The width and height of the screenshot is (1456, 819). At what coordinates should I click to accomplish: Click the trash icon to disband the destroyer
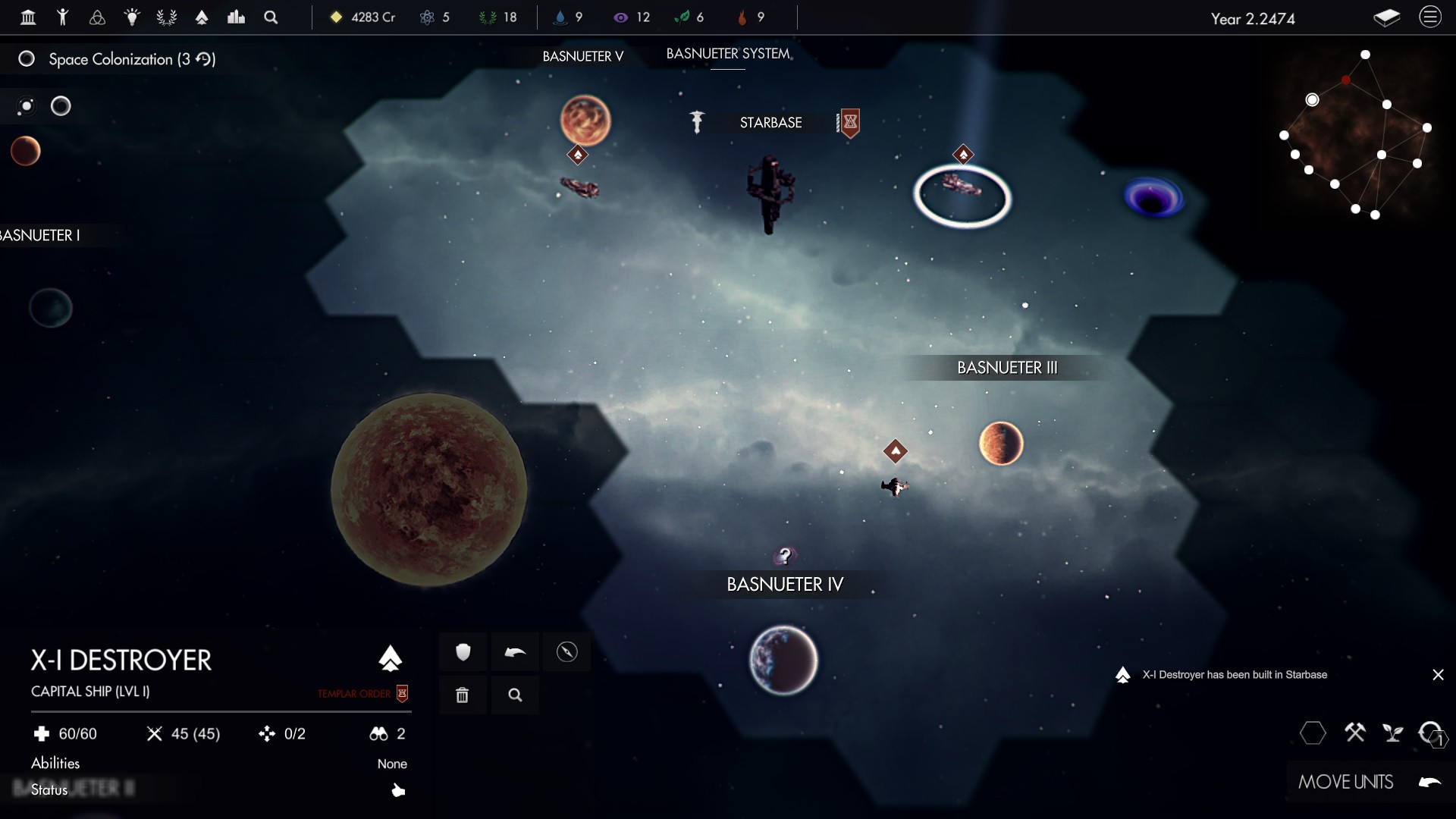tap(463, 695)
